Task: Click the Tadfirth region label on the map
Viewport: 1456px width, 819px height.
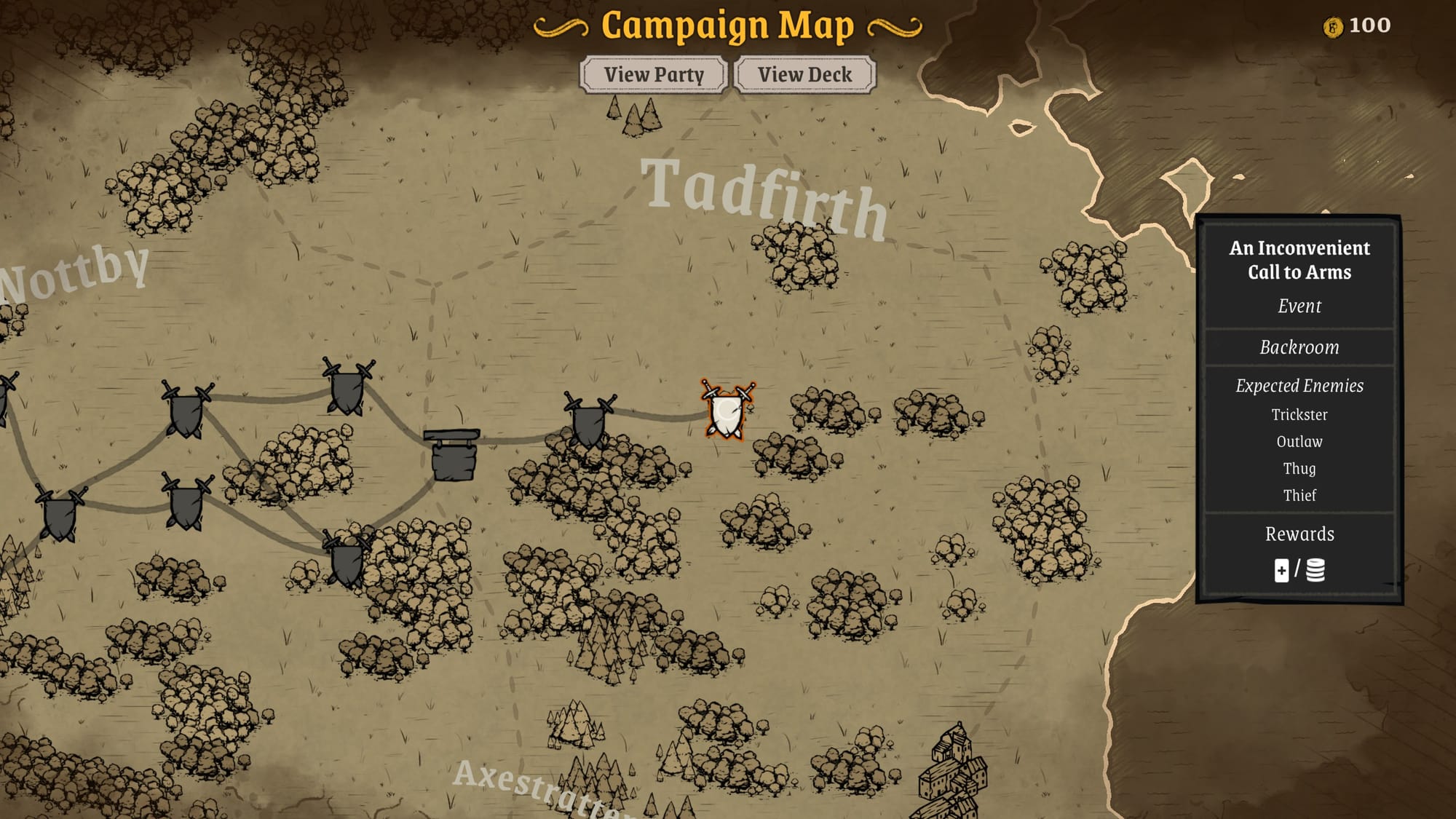Action: pyautogui.click(x=763, y=197)
